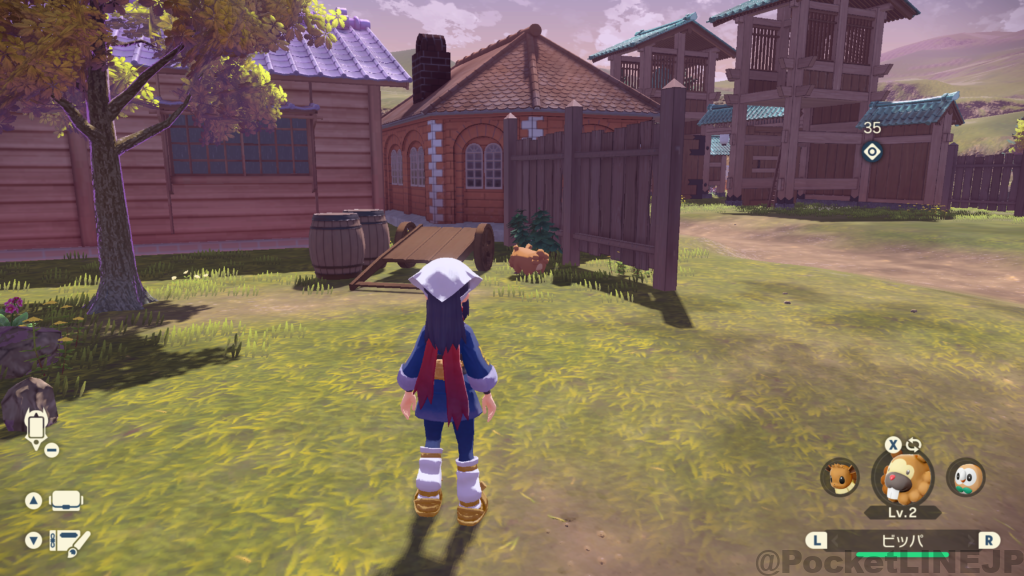
Task: Toggle the swap arrows icon above Bidoof
Action: (914, 445)
